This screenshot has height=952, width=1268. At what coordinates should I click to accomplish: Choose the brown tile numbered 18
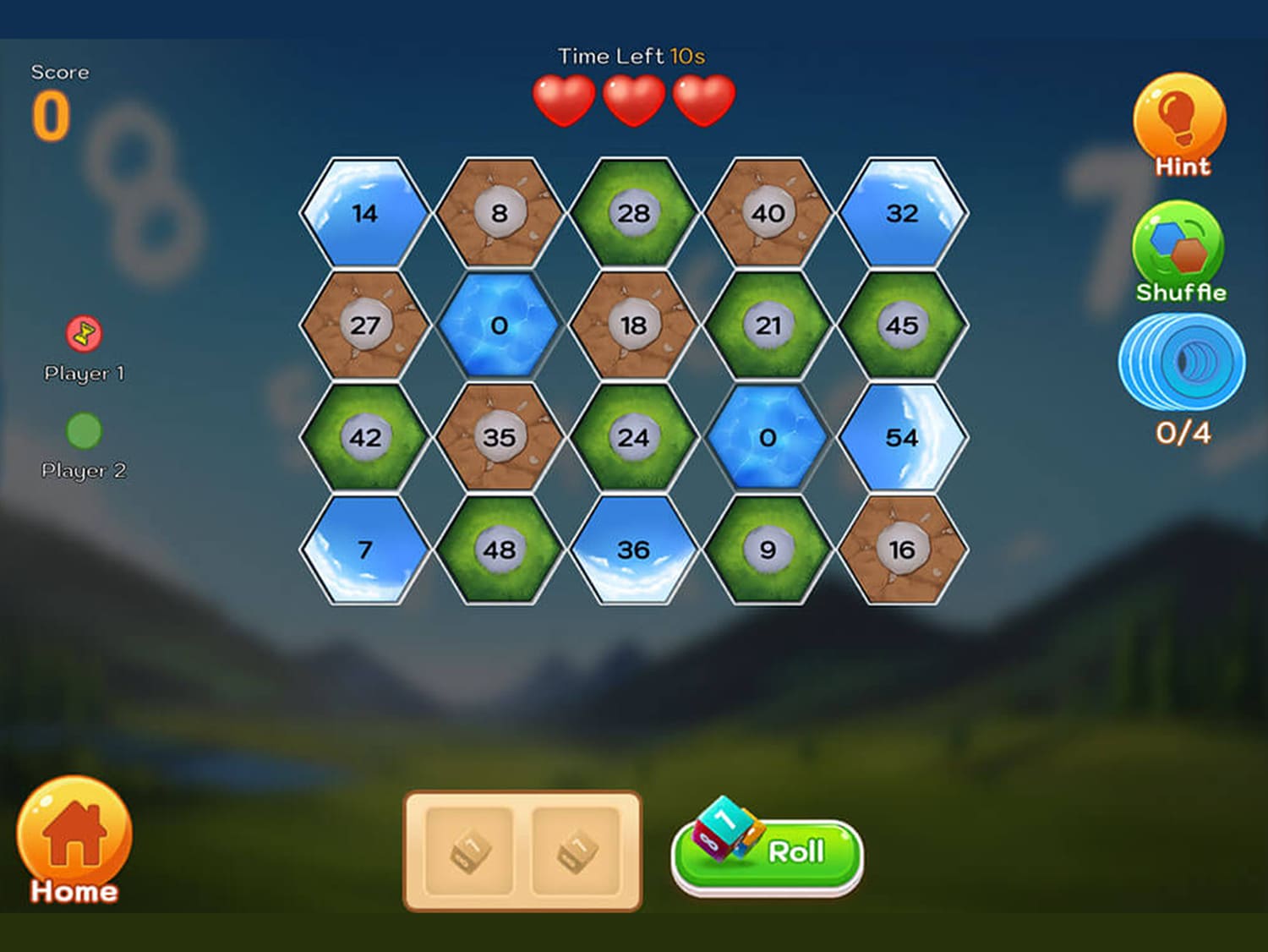tap(633, 326)
